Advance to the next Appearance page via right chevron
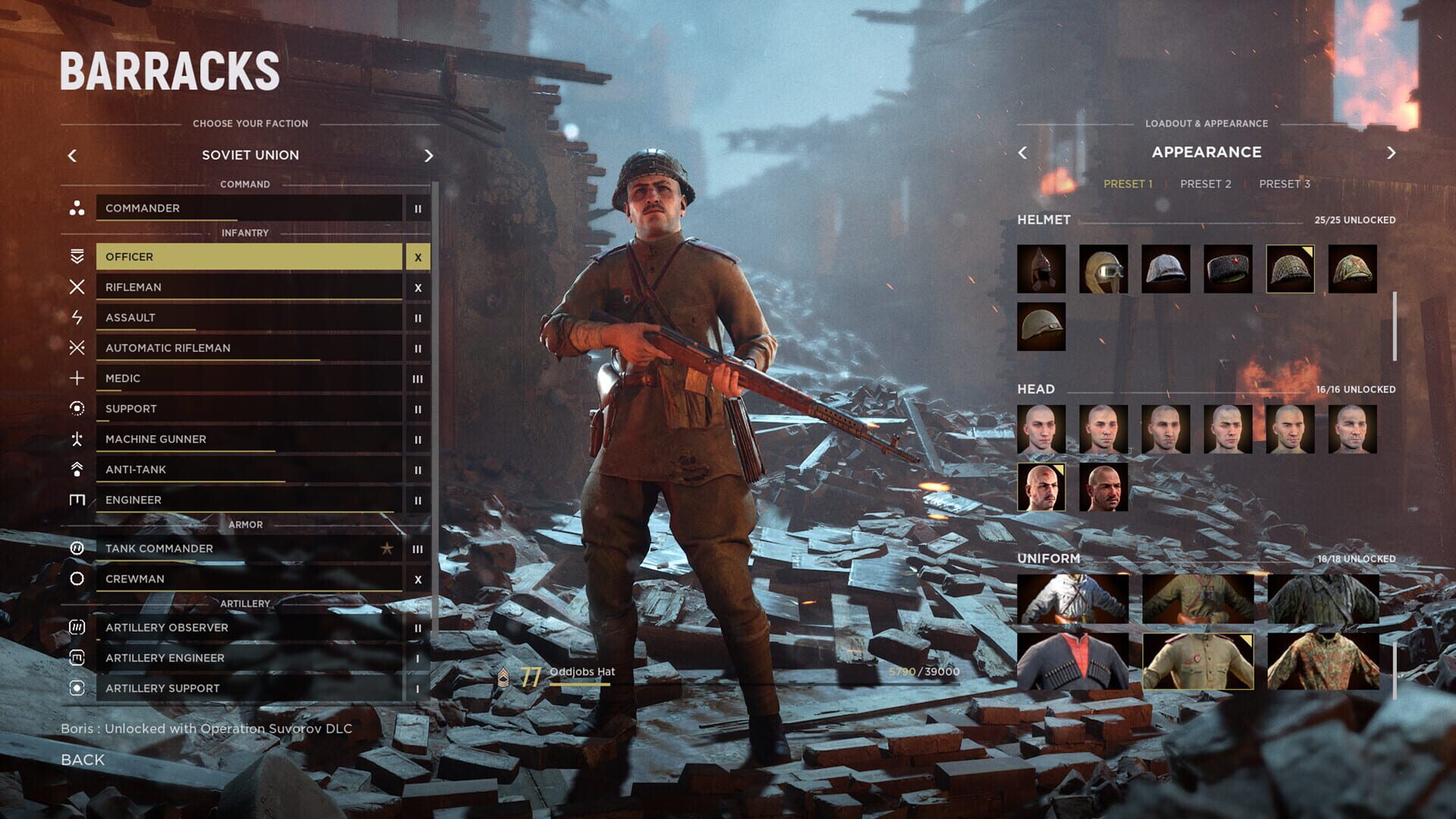This screenshot has width=1456, height=819. tap(1392, 152)
